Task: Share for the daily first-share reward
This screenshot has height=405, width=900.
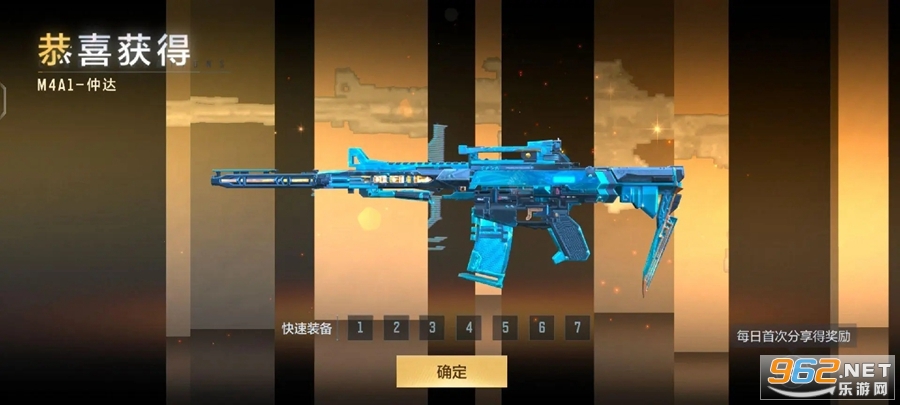Action: 794,336
